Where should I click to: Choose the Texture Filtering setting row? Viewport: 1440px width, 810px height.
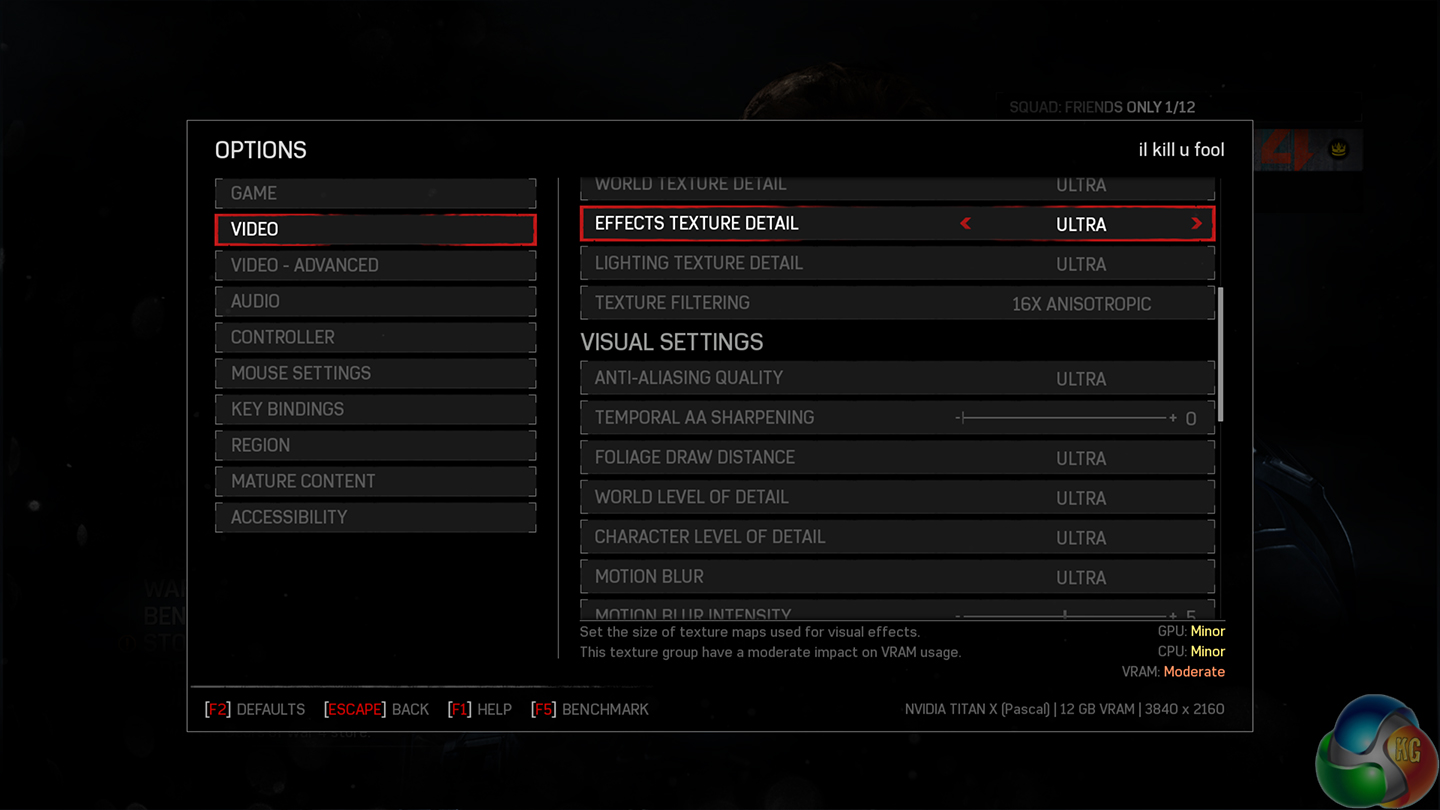coord(897,303)
